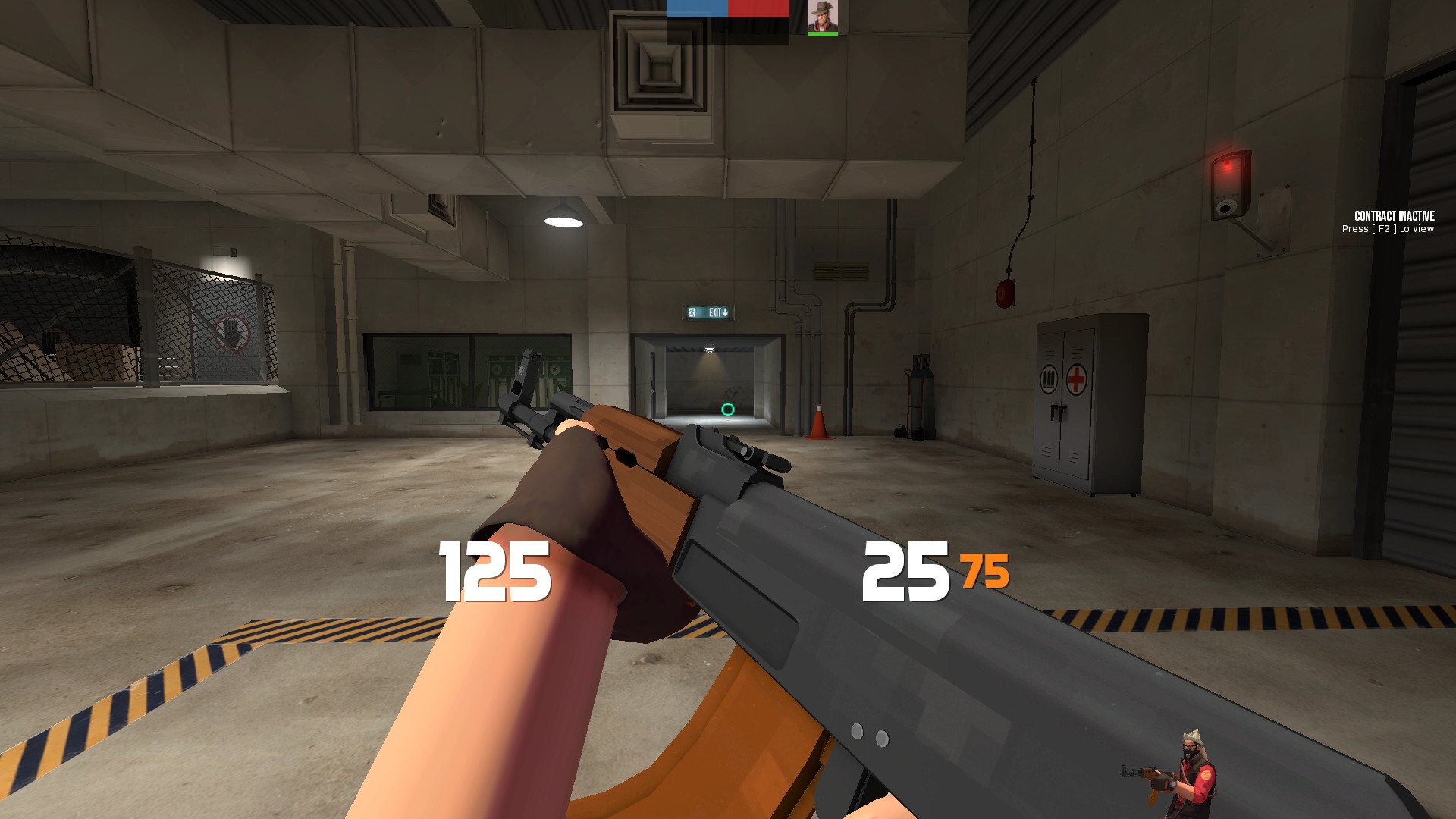The height and width of the screenshot is (819, 1456).
Task: Click the ammo crate icon on the locker door
Action: (x=1049, y=379)
